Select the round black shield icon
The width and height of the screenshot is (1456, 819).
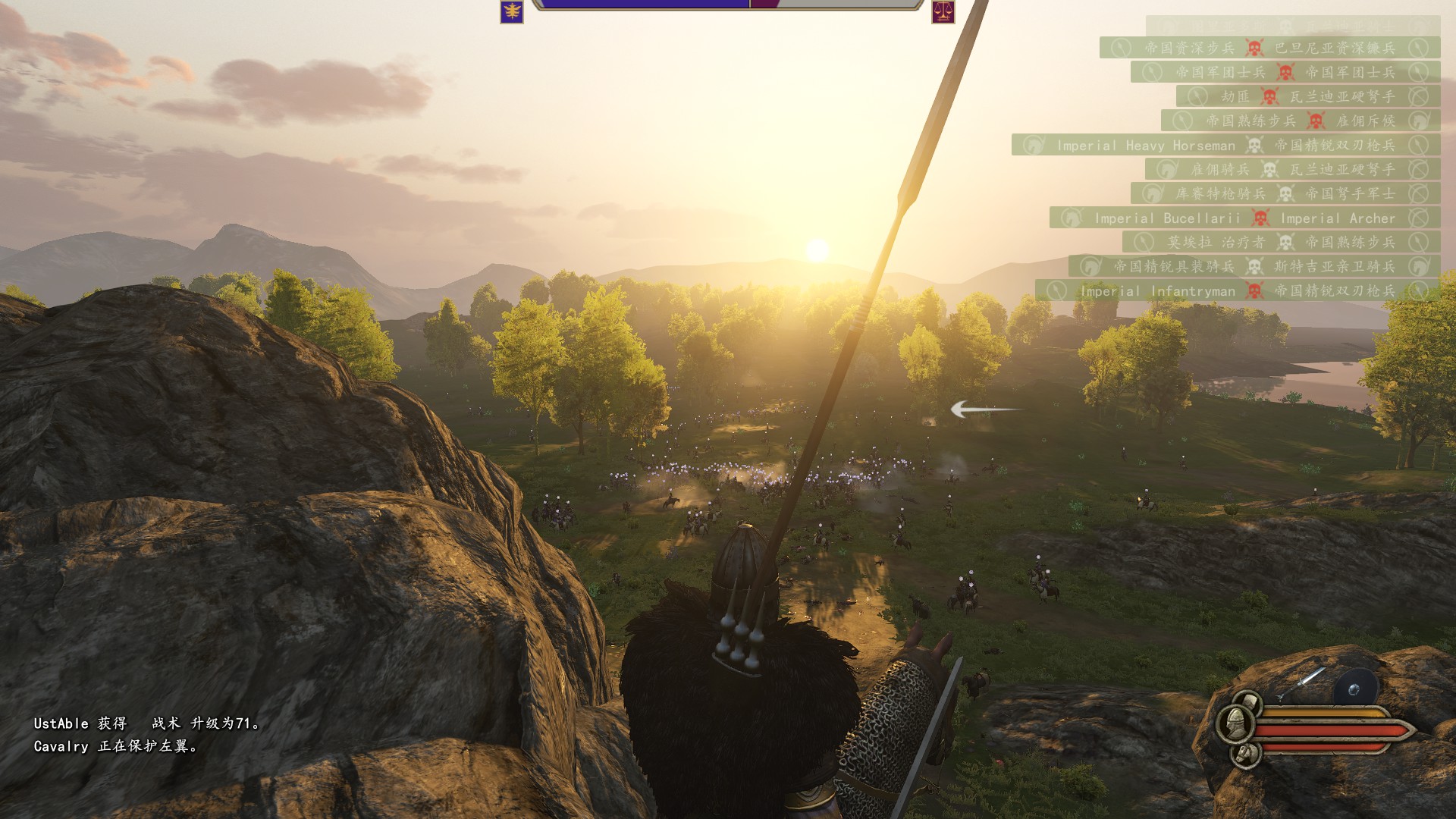[1356, 687]
